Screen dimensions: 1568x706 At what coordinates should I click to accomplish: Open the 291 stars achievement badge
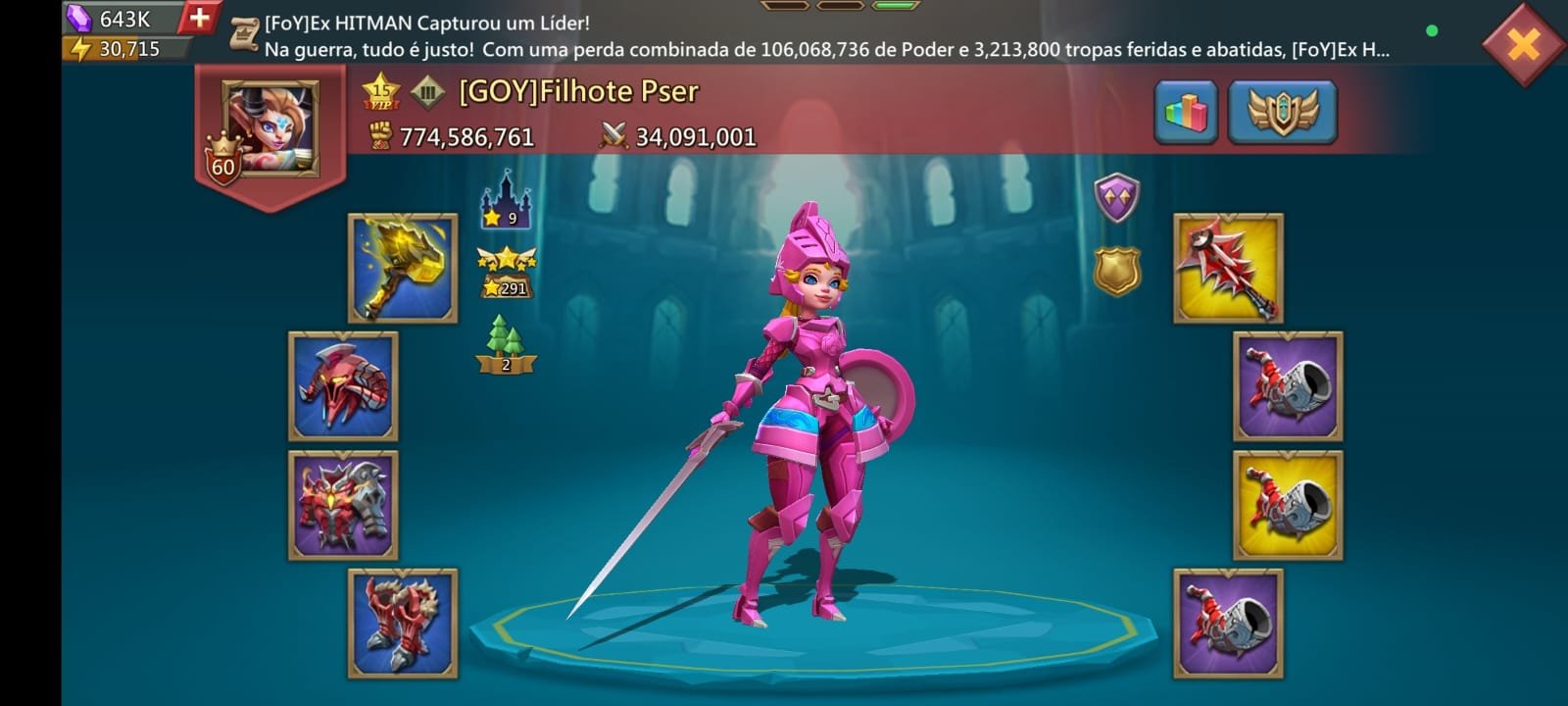point(506,275)
